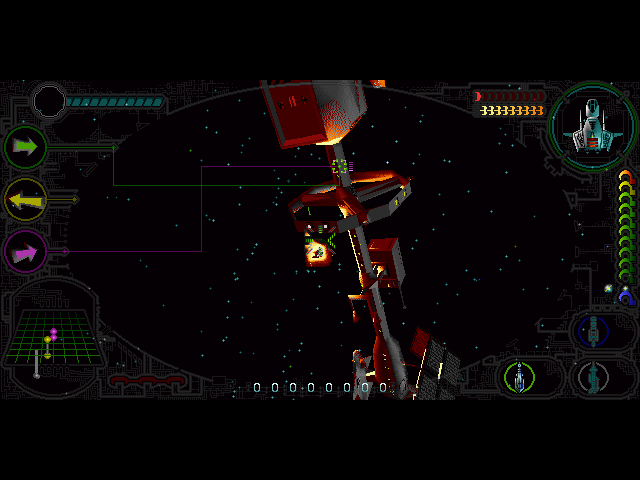The width and height of the screenshot is (640, 480).
Task: Click the yellow arrow target indicator
Action: click(25, 200)
